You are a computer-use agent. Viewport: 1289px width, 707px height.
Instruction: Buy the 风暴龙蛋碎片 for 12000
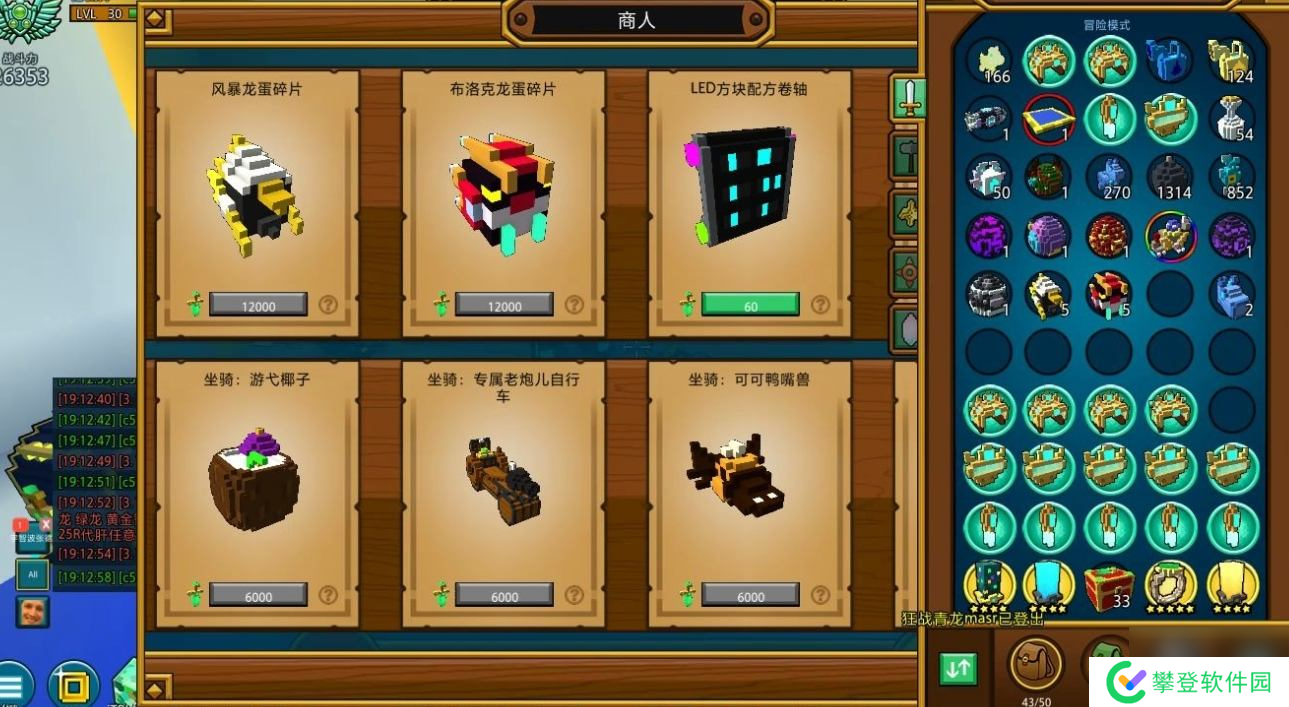point(258,304)
